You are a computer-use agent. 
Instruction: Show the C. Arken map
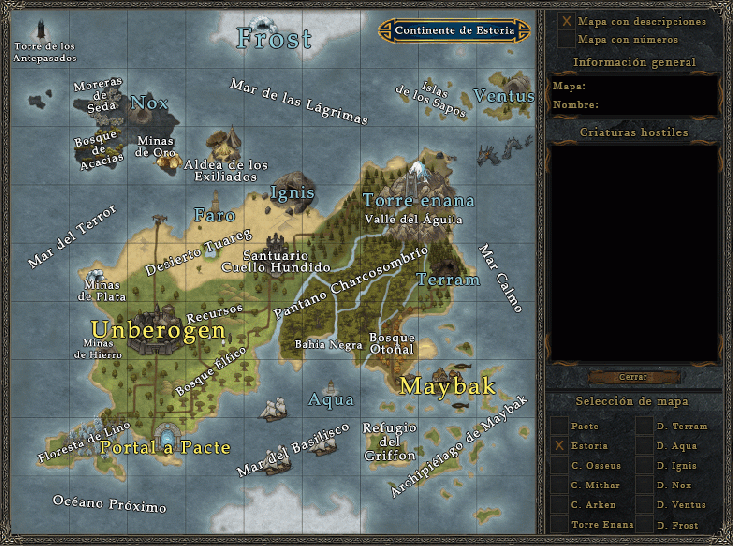[x=560, y=505]
